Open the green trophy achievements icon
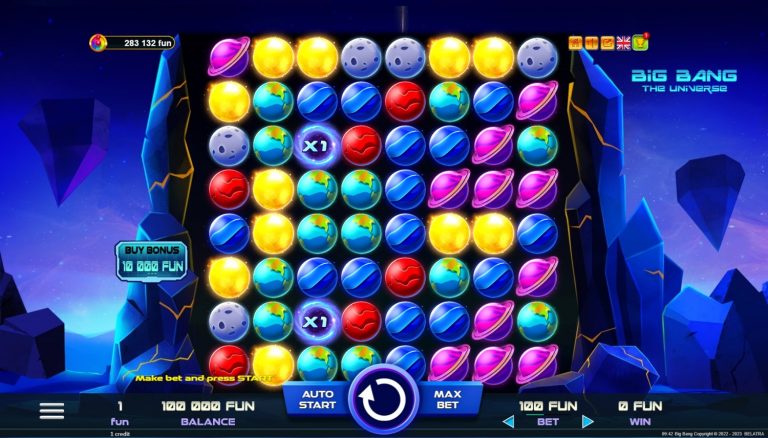Viewport: 768px width, 438px height. 639,42
